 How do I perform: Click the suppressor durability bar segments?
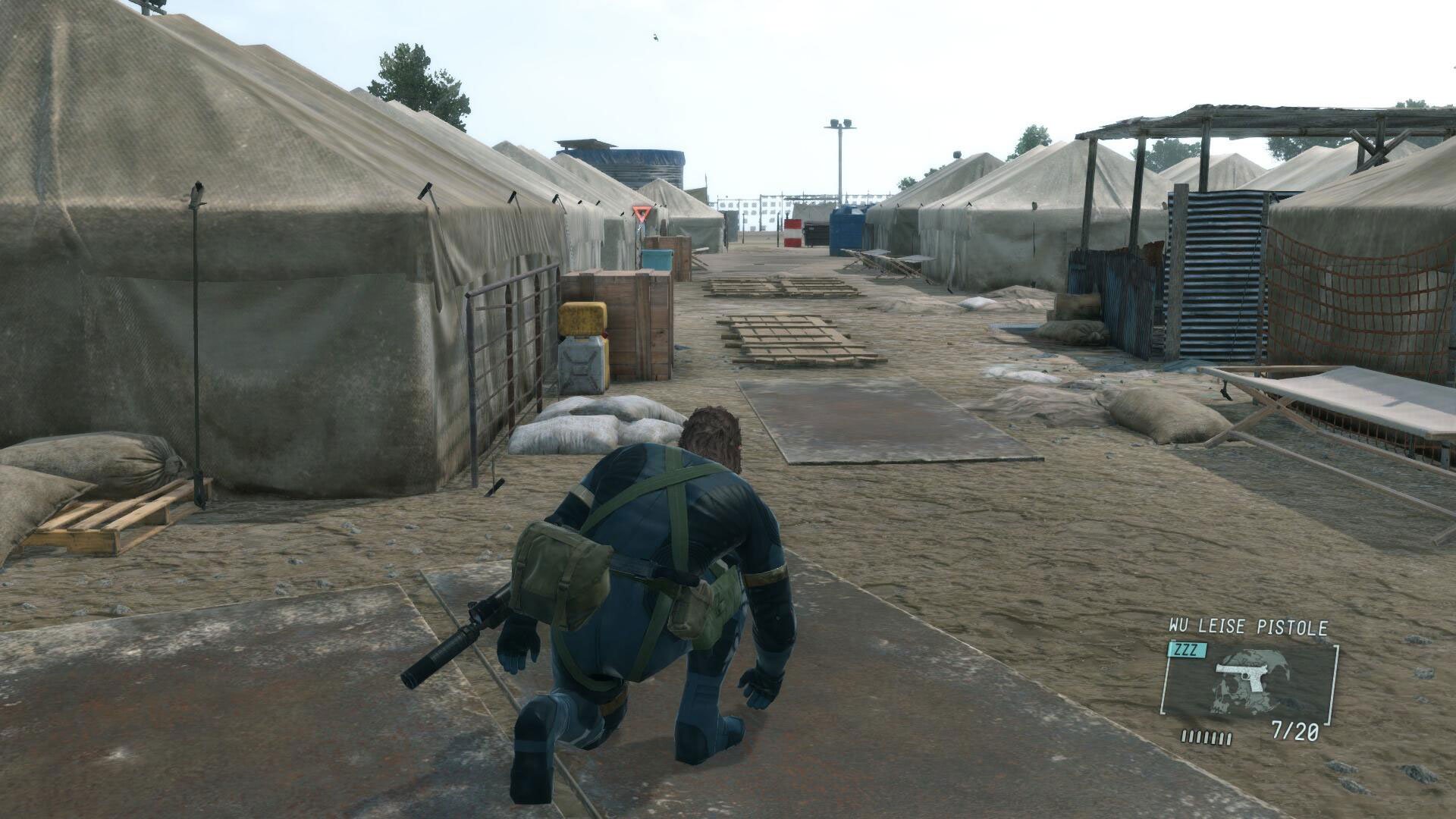pos(1206,737)
